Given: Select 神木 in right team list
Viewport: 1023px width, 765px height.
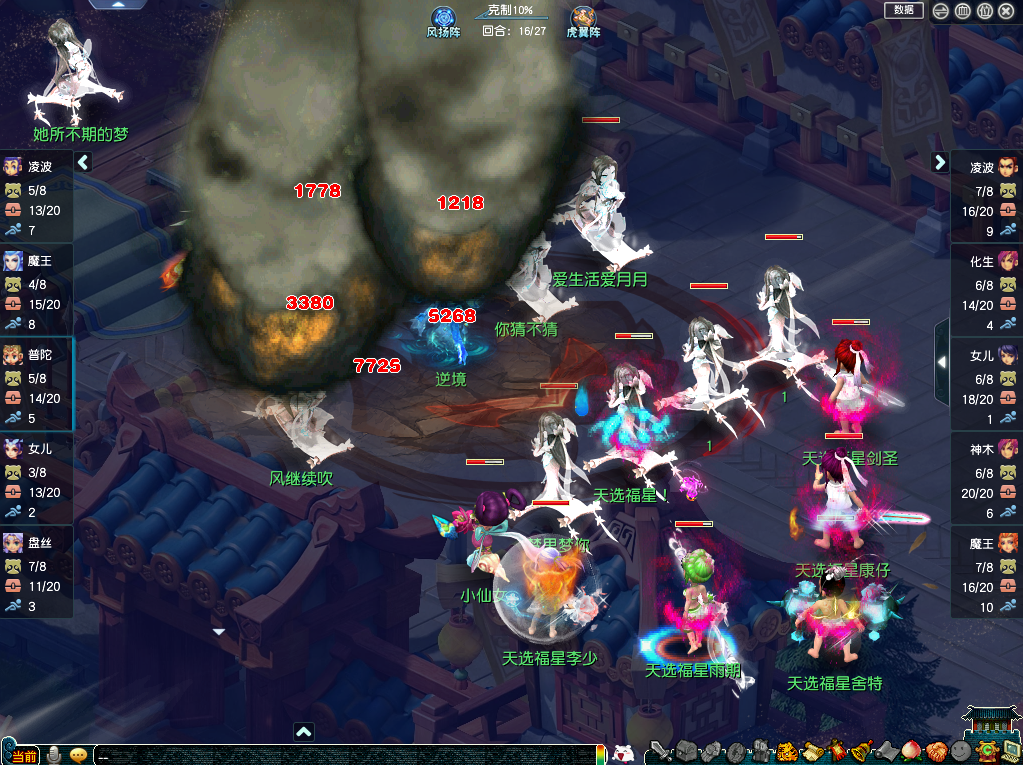Looking at the screenshot, I should 986,450.
